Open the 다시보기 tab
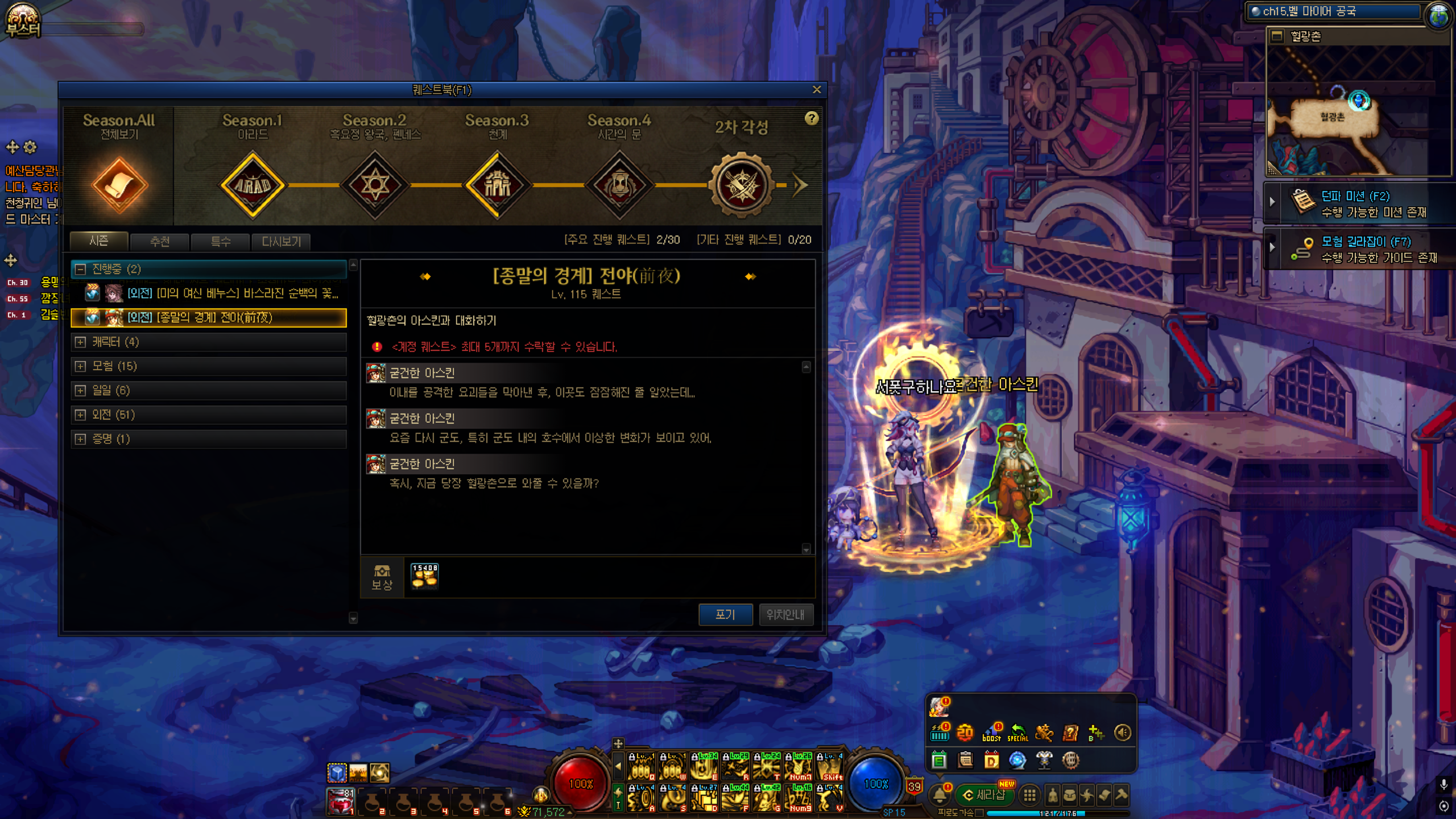The height and width of the screenshot is (819, 1456). (281, 241)
